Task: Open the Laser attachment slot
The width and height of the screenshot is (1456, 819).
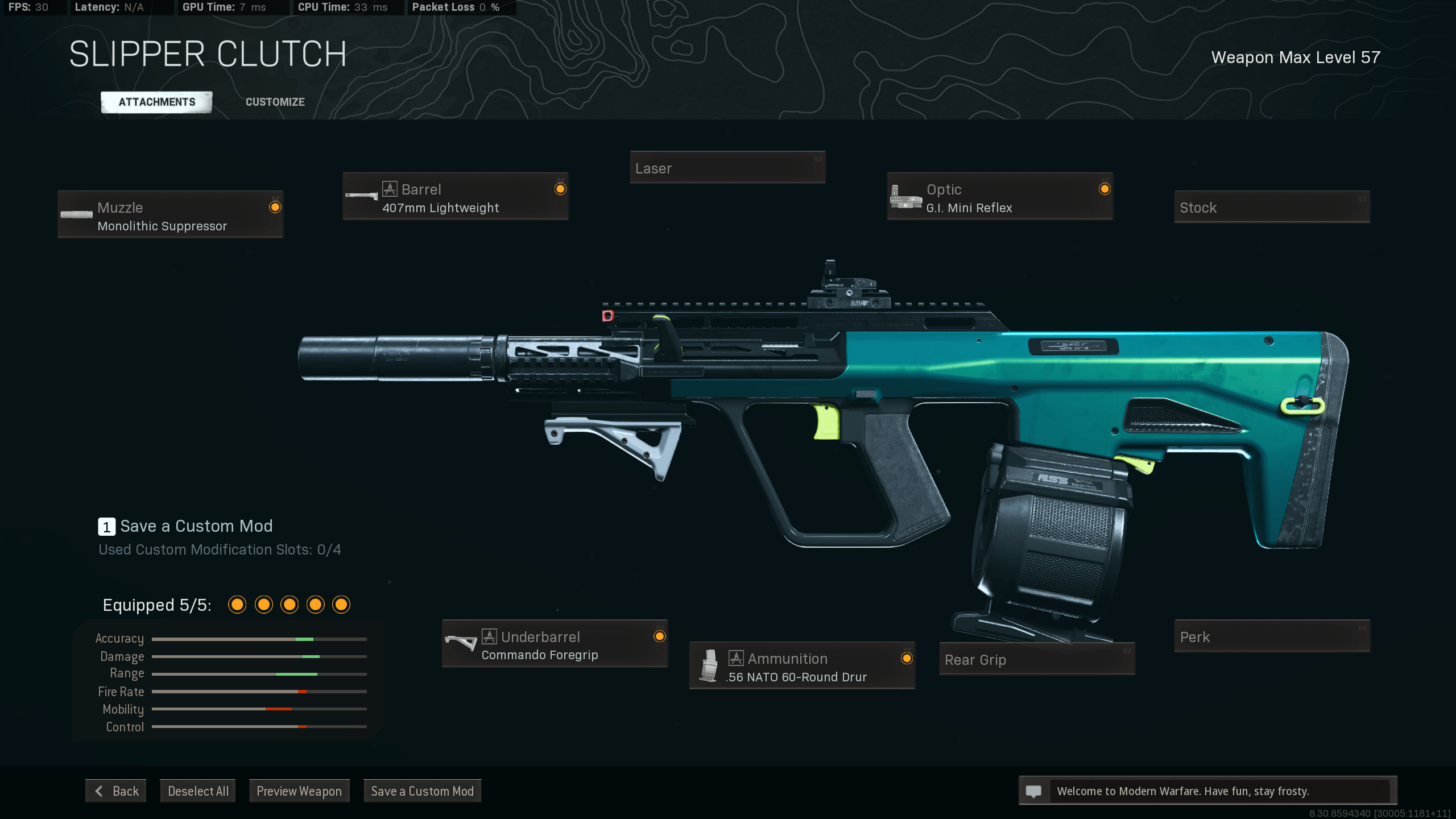Action: pos(727,168)
